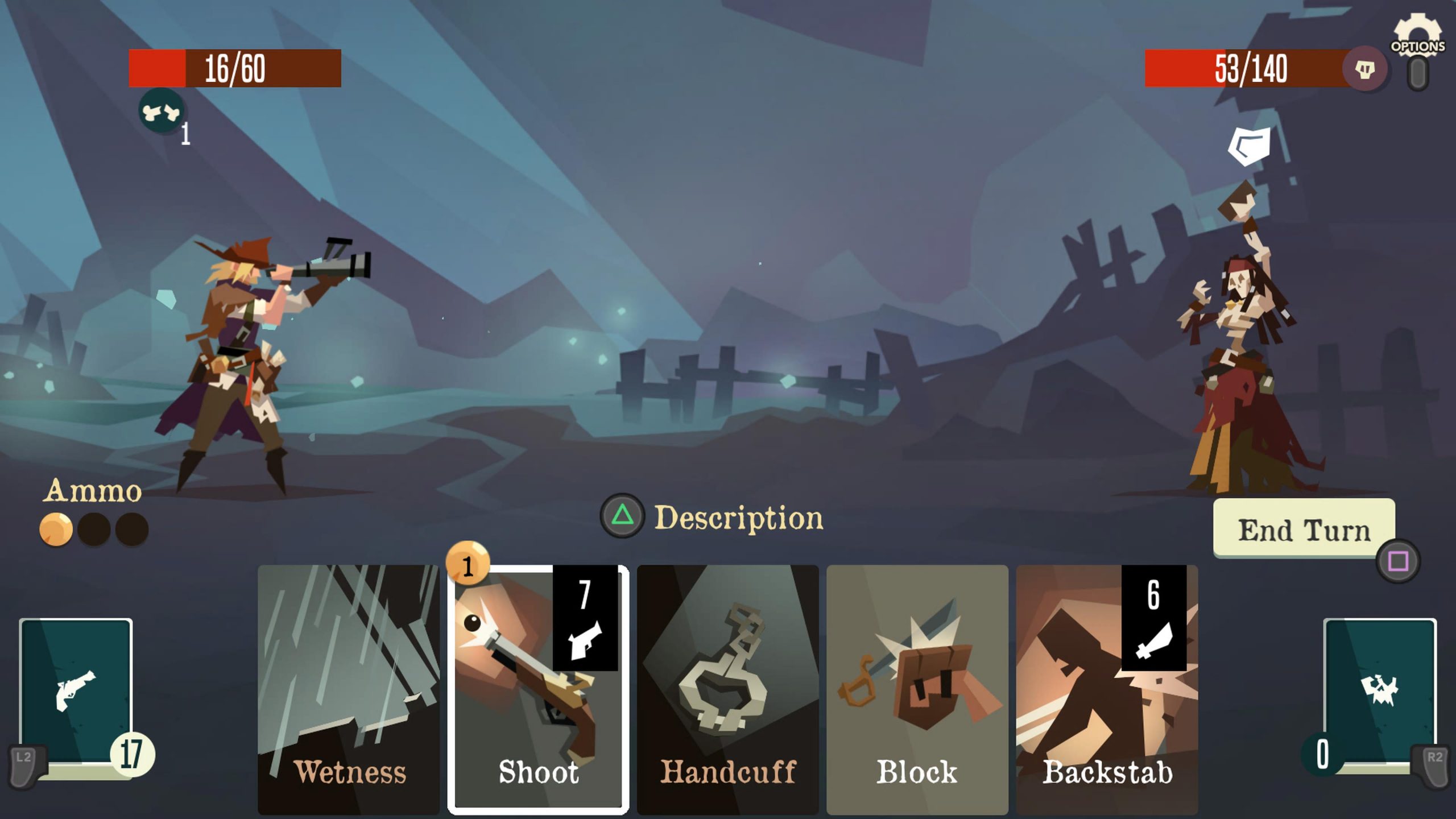End the current turn
Screen dimensions: 1456x819
(1304, 529)
